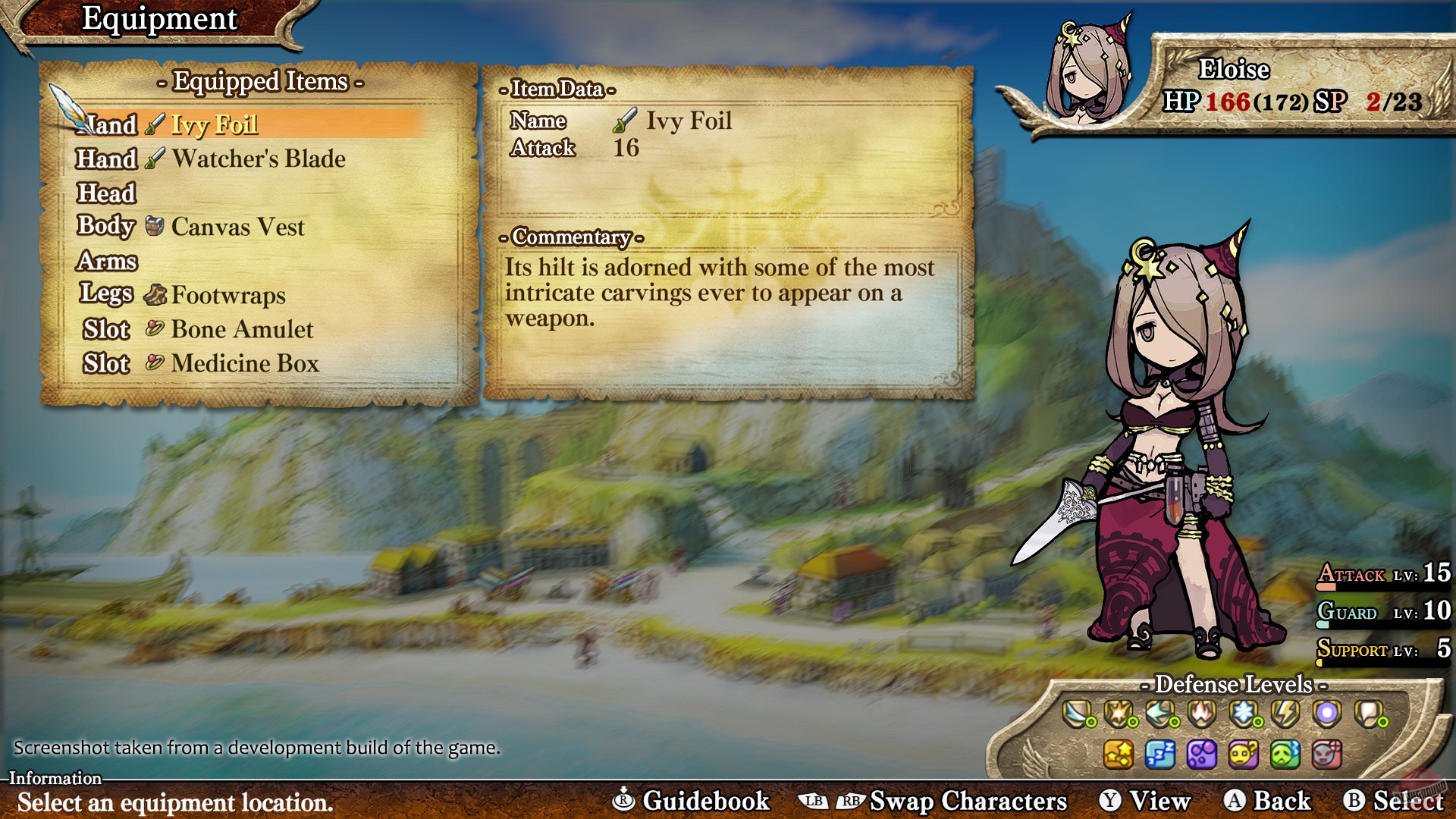Viewport: 1456px width, 819px height.
Task: Toggle the green indicator on the slash shield
Action: point(1090,722)
